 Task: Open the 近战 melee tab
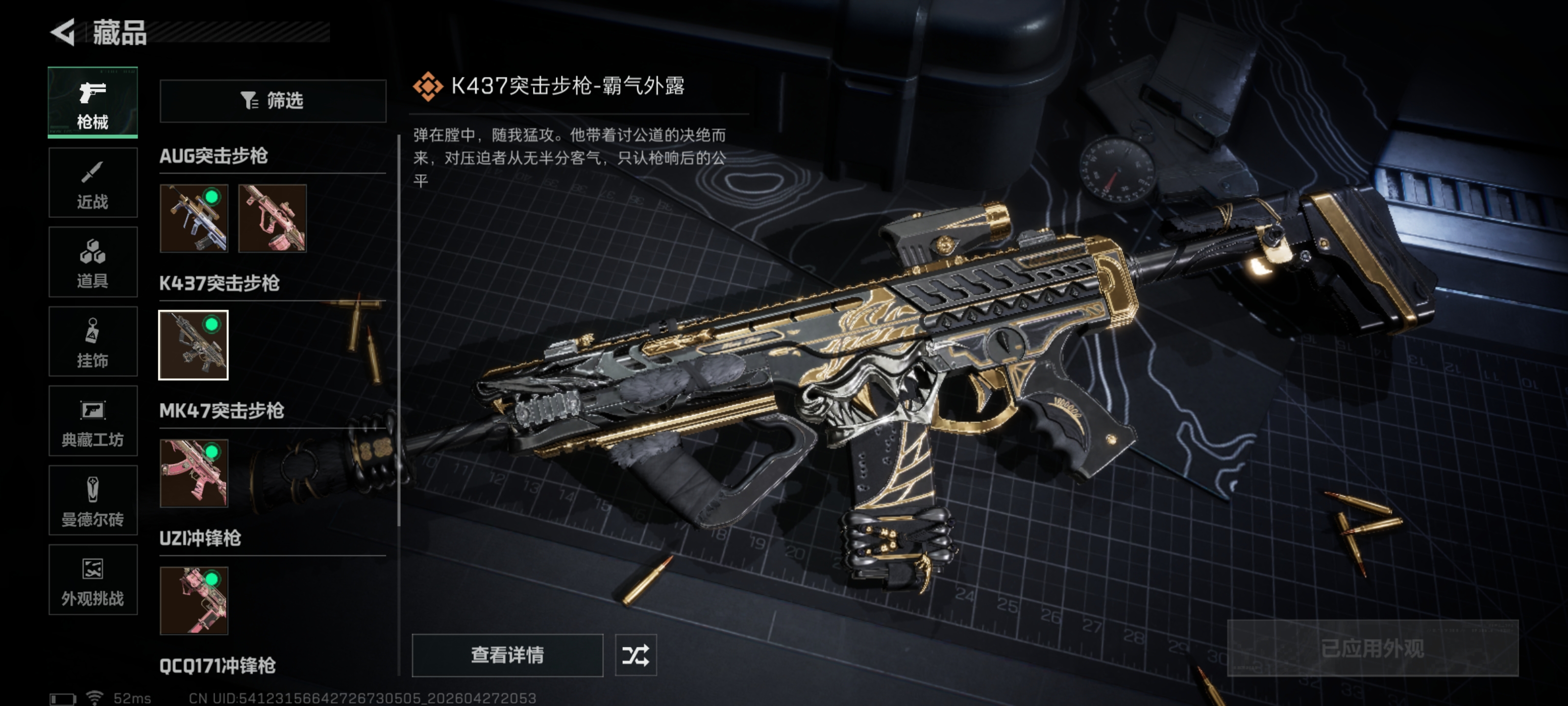(93, 183)
